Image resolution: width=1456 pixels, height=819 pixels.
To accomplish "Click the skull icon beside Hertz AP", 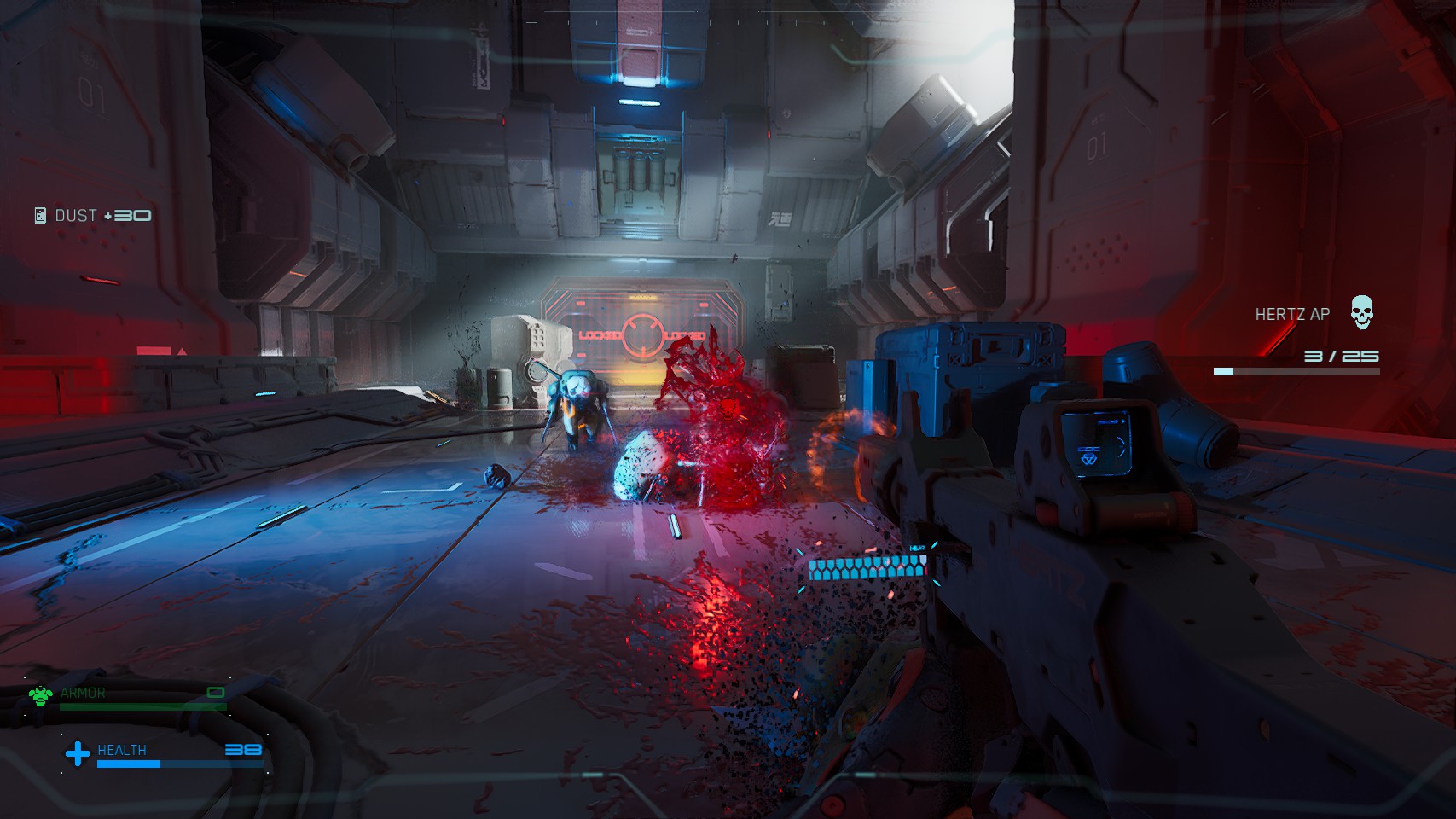I will click(x=1362, y=312).
